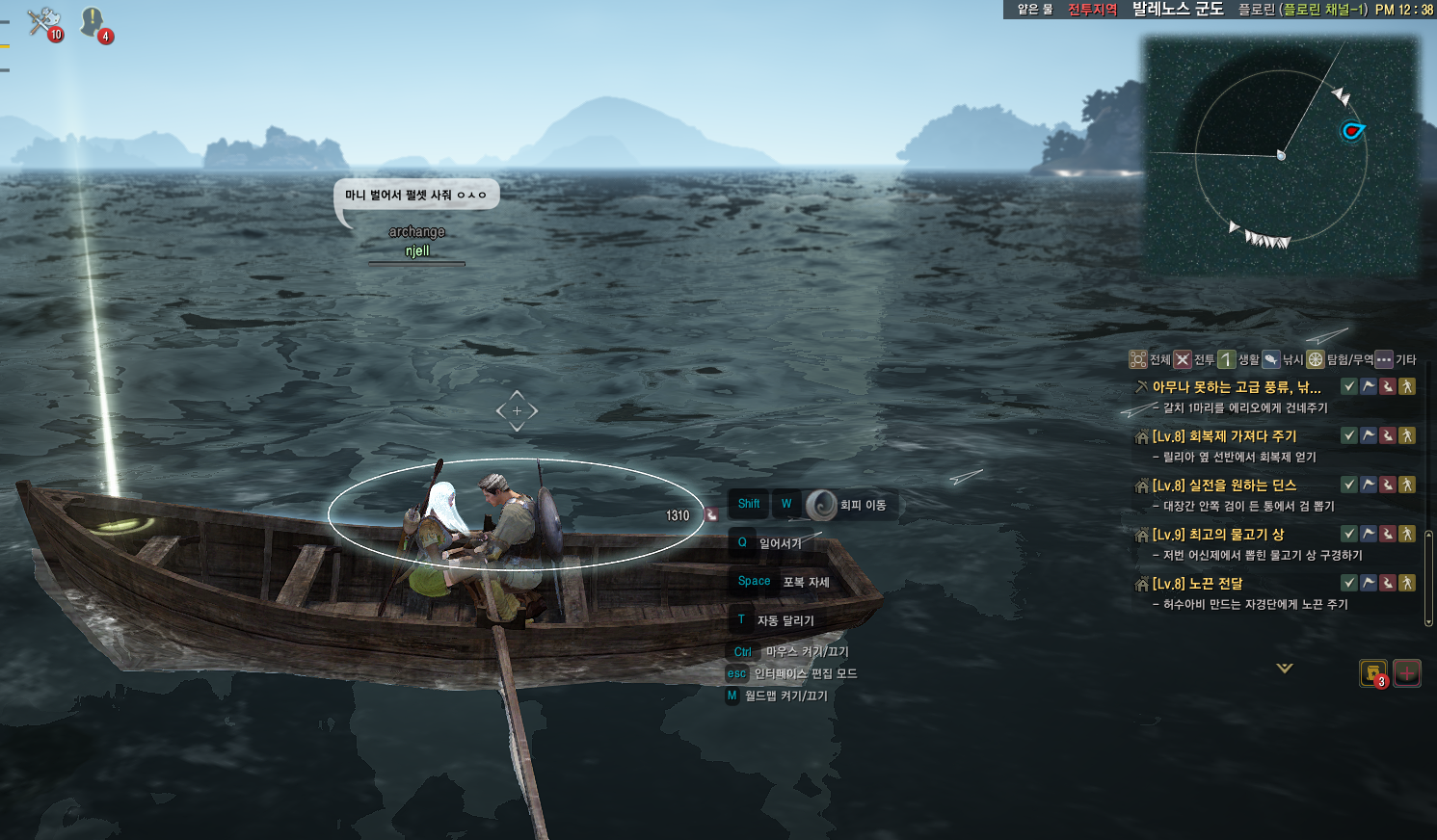The height and width of the screenshot is (840, 1437).
Task: Click the red arrow button for 실전을 원하는 딘스
Action: 1388,485
